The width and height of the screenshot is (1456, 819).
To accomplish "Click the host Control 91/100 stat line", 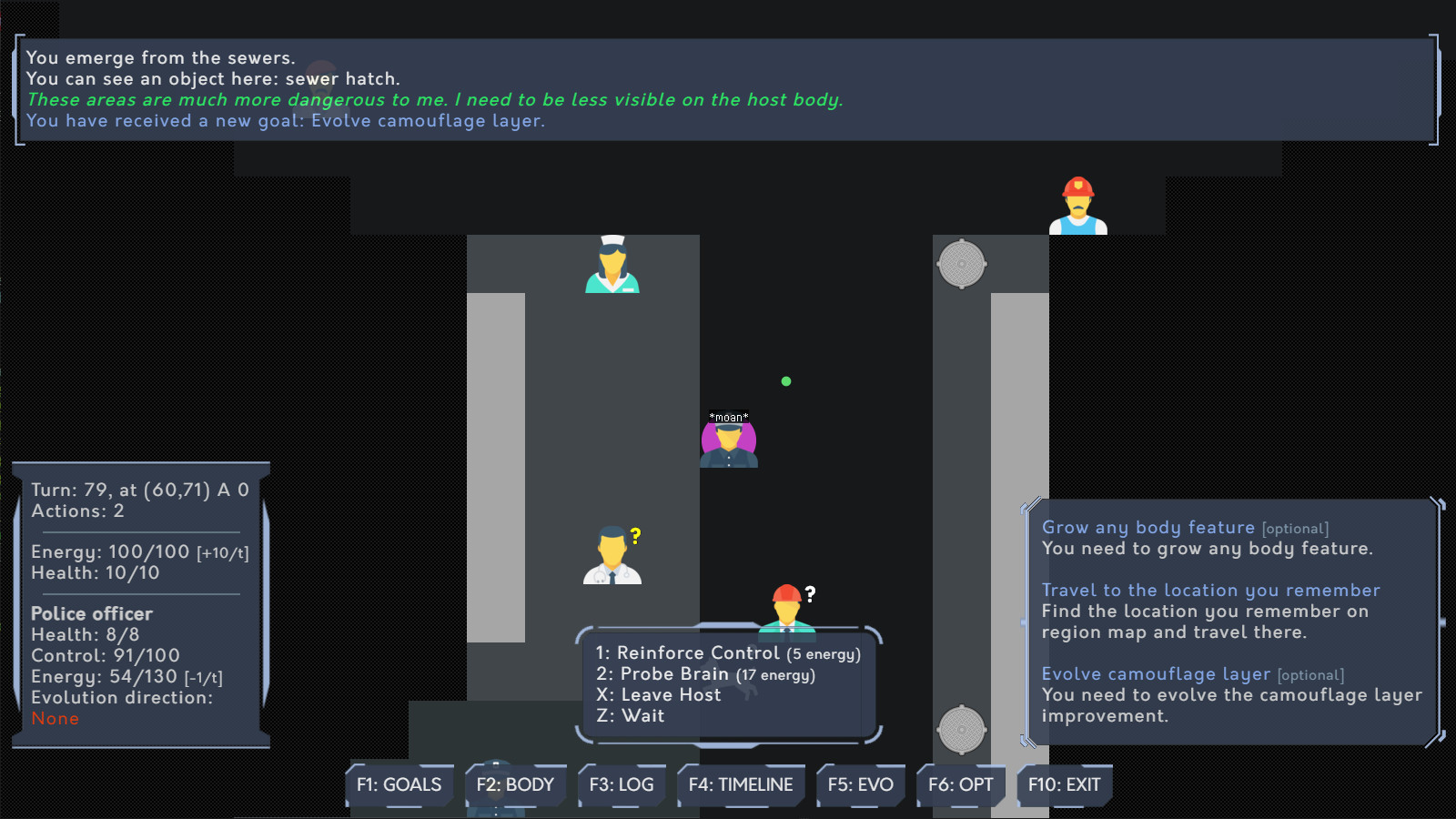I will tap(106, 655).
